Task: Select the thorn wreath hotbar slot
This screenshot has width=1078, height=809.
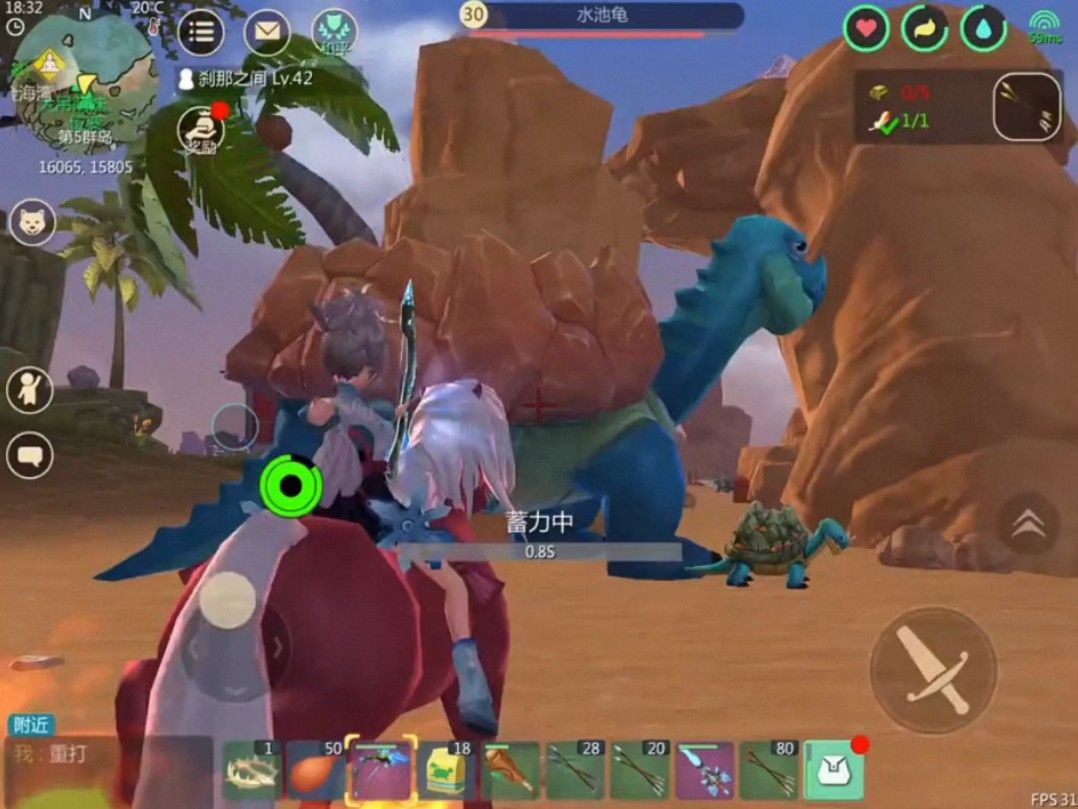Action: click(x=252, y=770)
